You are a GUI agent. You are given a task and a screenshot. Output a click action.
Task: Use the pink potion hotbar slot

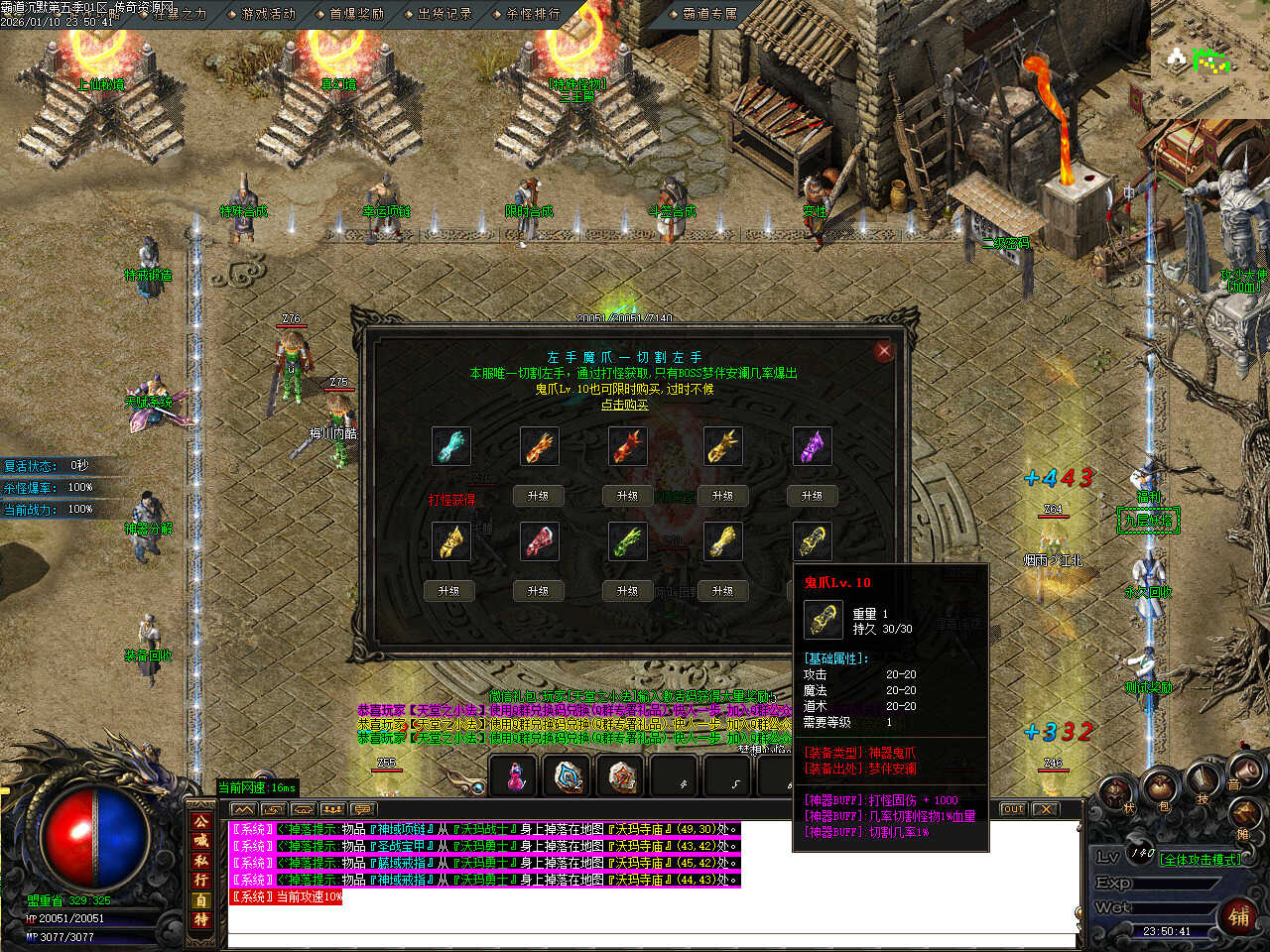[x=515, y=777]
